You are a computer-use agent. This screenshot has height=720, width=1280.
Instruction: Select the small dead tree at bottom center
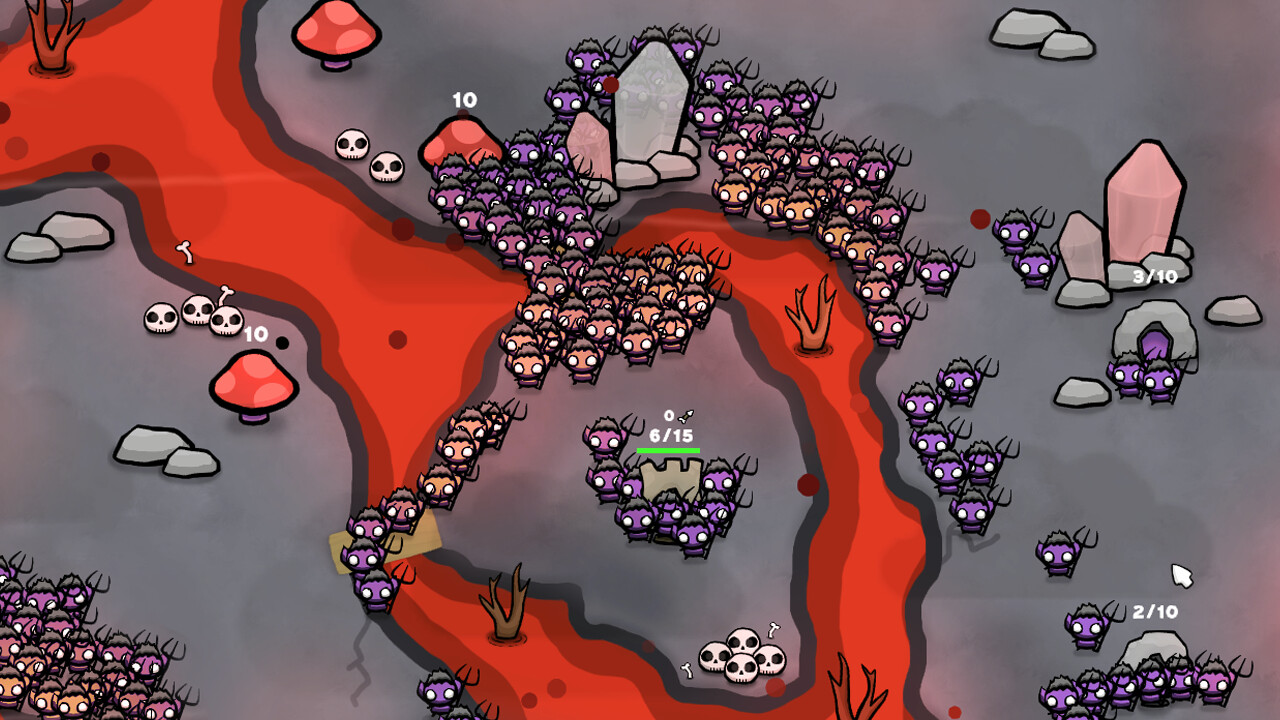point(505,610)
